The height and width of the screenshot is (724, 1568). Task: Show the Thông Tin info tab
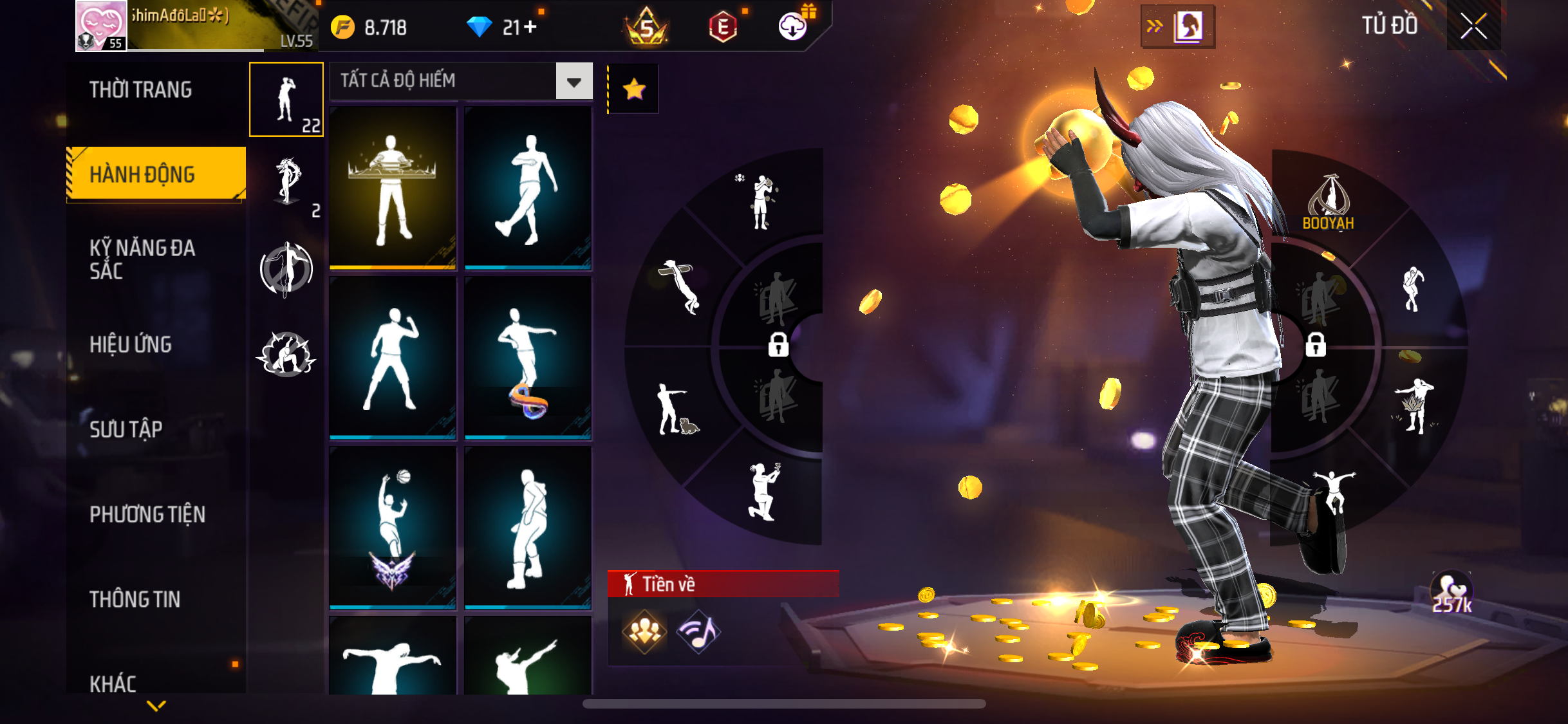[x=135, y=599]
